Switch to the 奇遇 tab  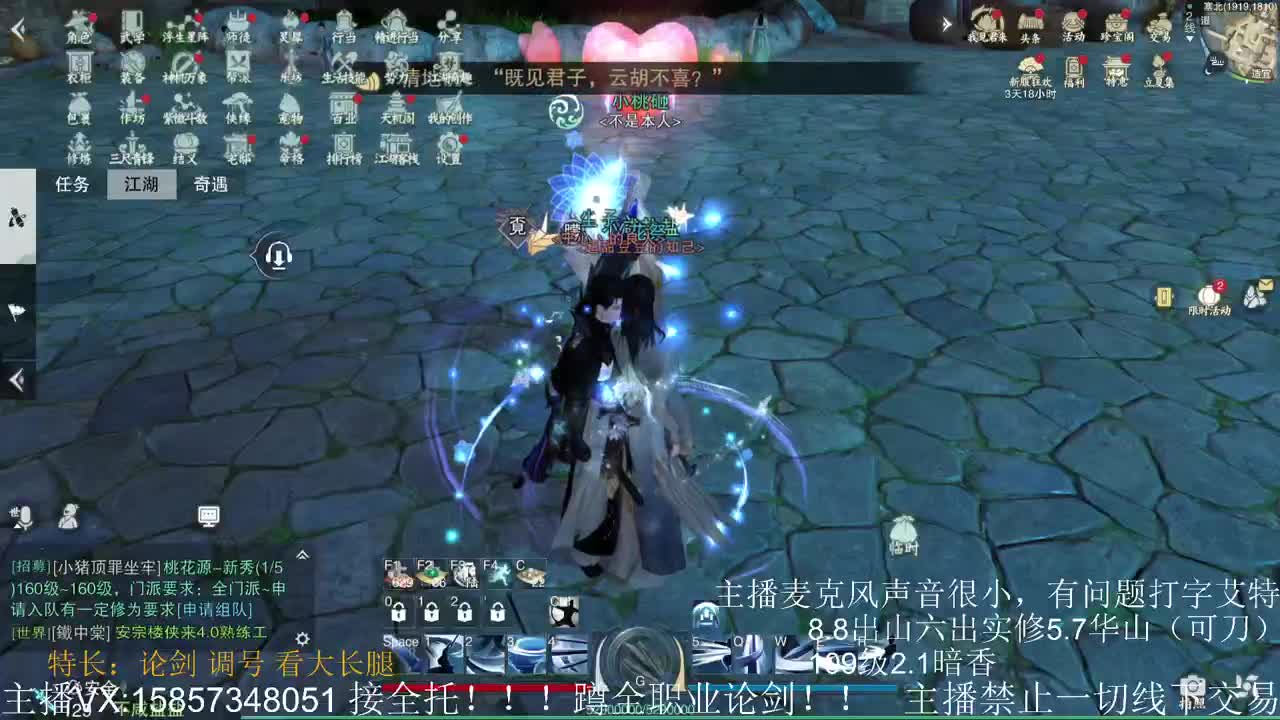coord(213,184)
